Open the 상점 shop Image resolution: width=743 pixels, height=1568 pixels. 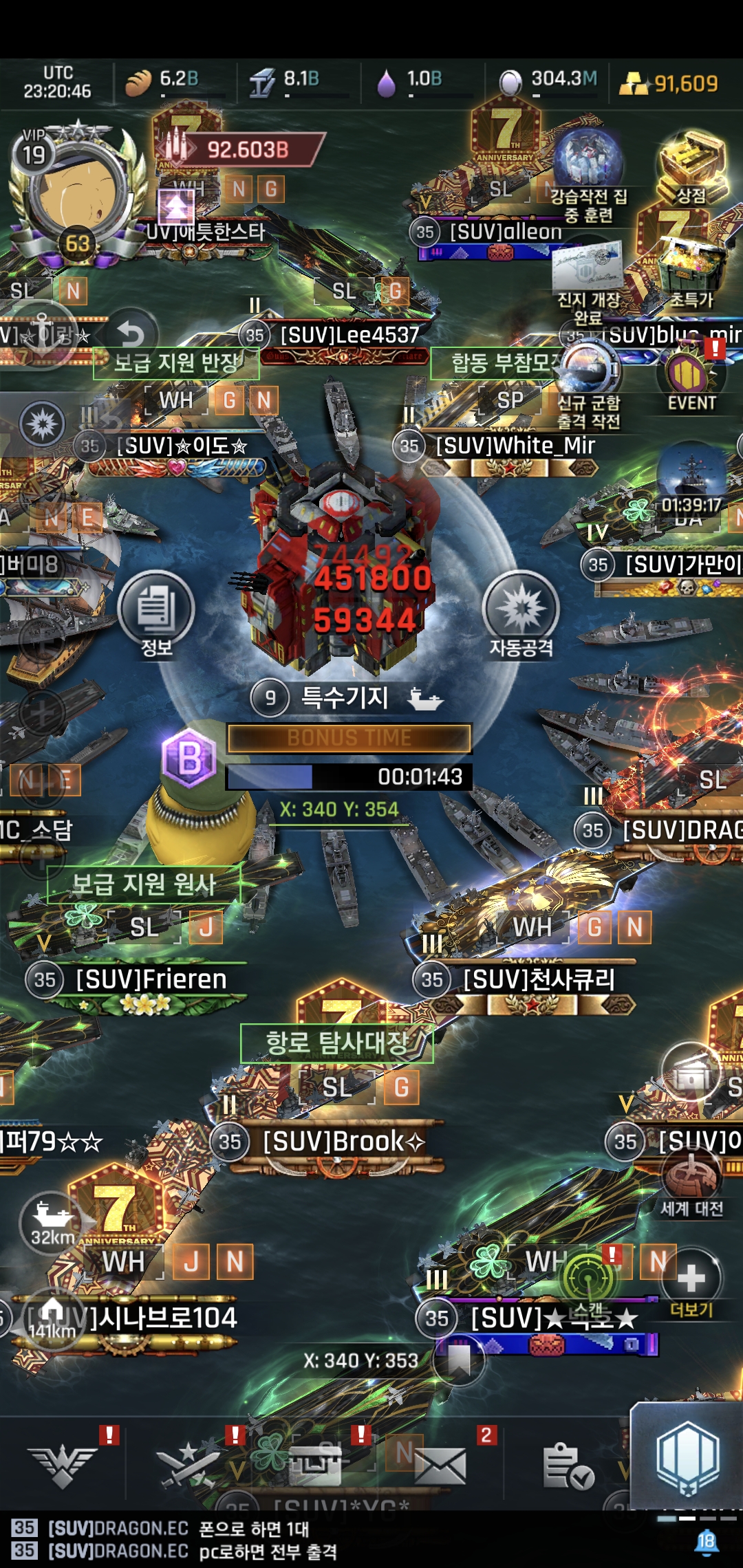(x=692, y=168)
